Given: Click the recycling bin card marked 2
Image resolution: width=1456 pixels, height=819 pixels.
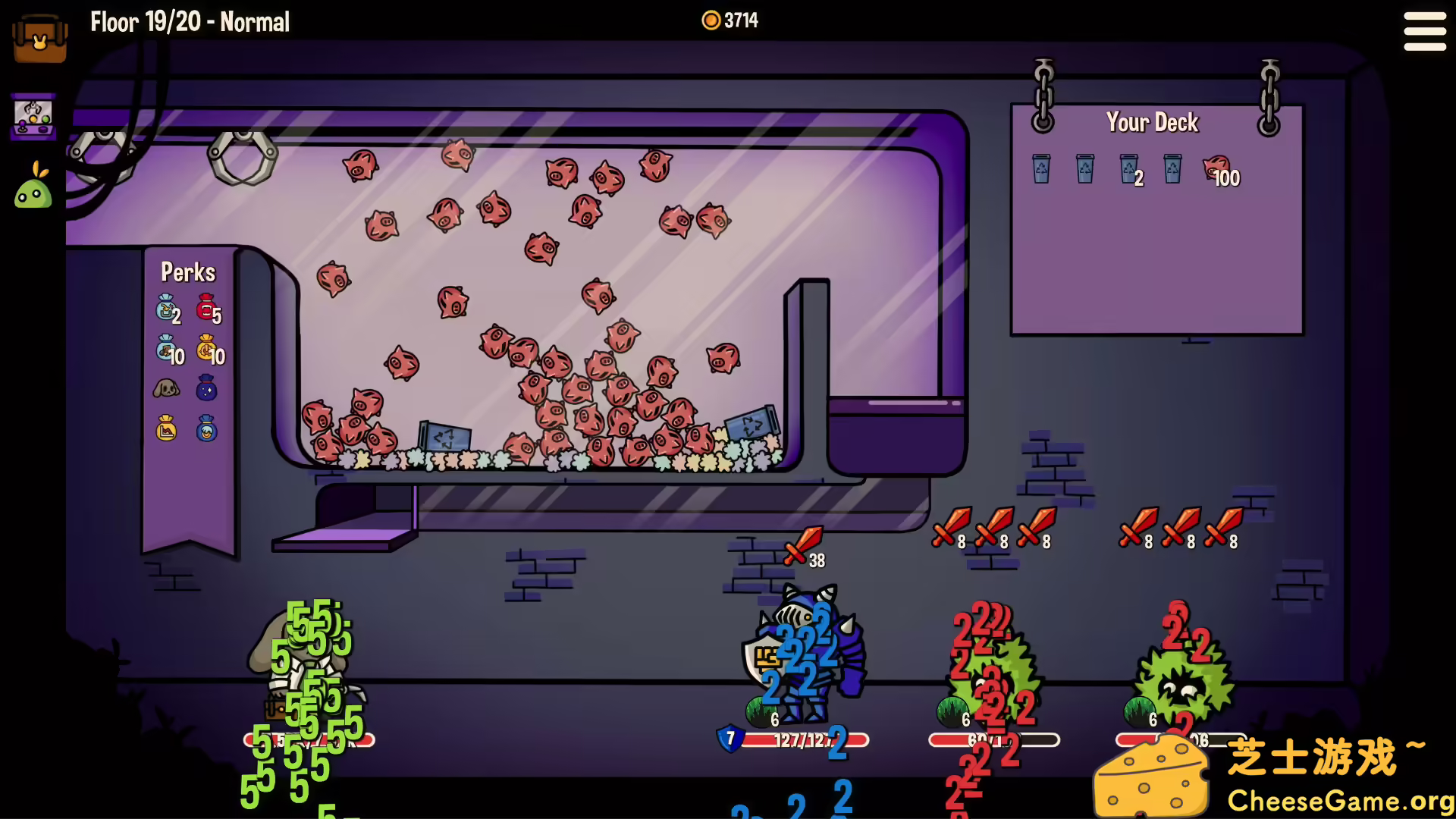Looking at the screenshot, I should [x=1129, y=168].
